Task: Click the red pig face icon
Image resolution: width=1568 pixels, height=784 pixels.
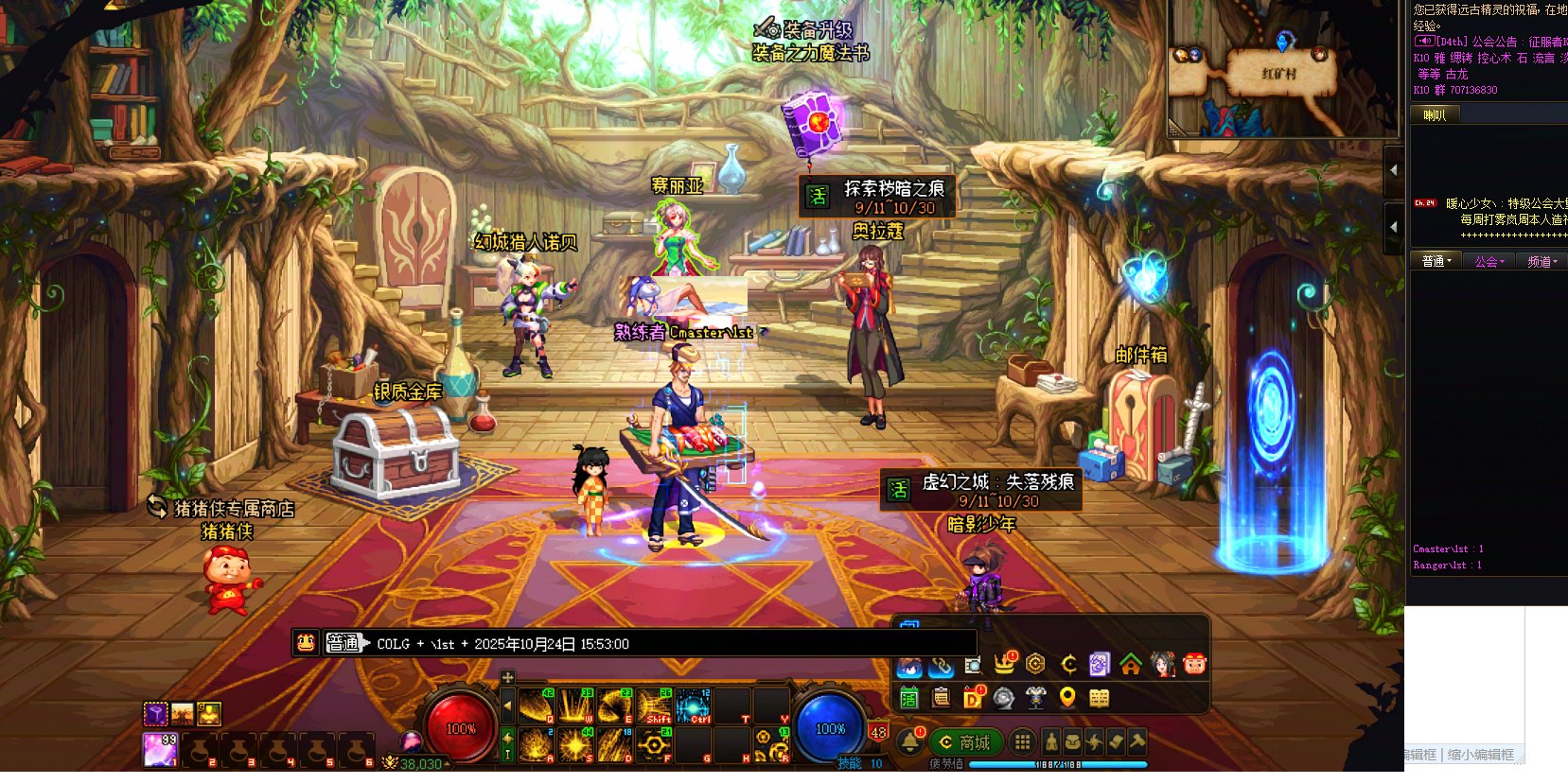Action: click(1195, 665)
